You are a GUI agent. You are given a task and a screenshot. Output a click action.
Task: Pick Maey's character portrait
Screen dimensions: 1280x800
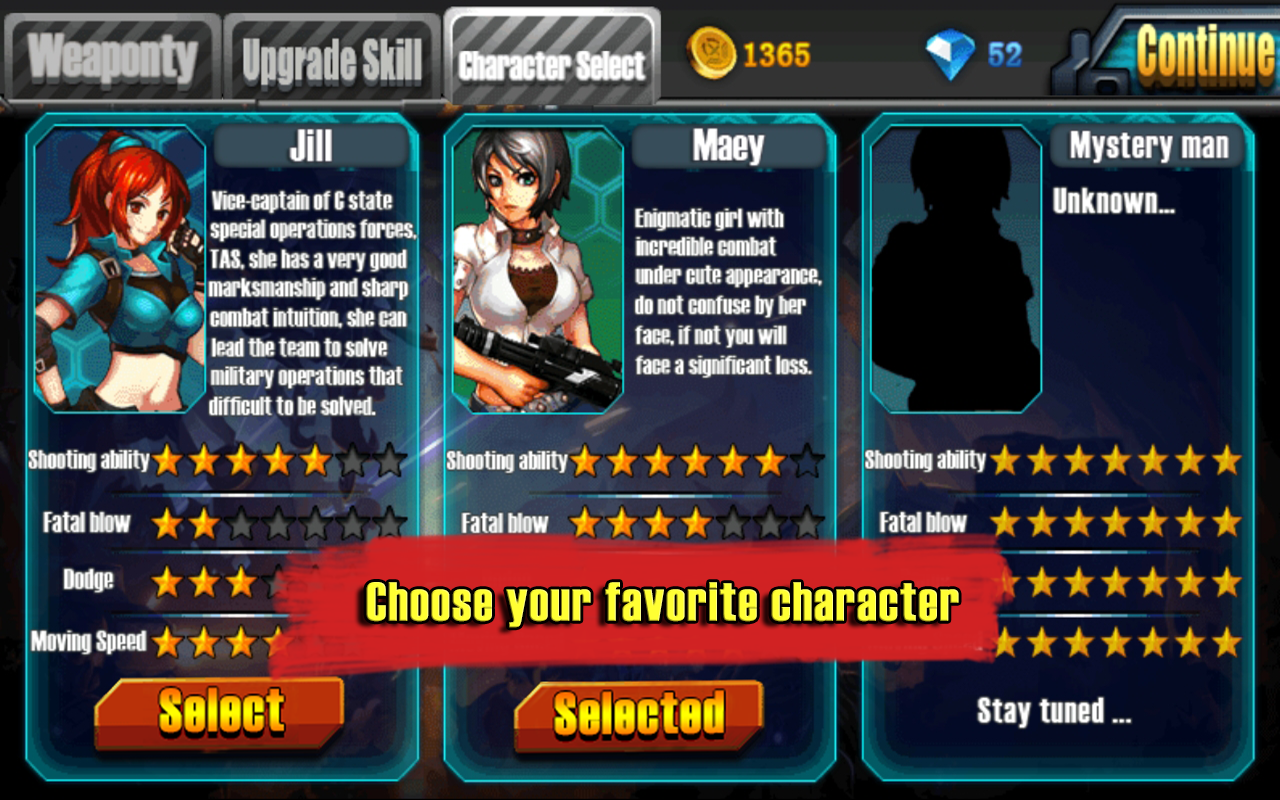(538, 268)
